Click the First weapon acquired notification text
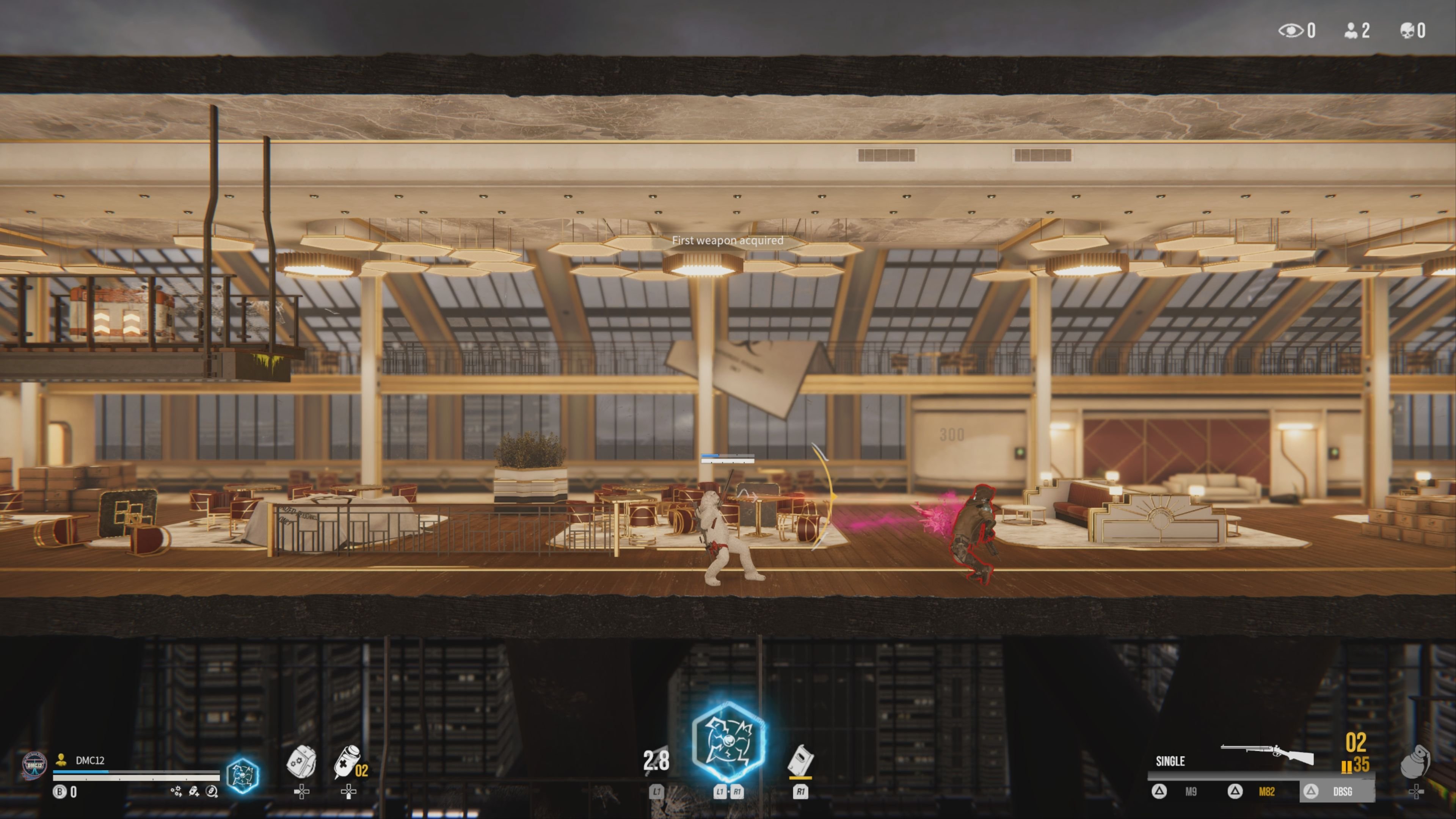 tap(728, 241)
